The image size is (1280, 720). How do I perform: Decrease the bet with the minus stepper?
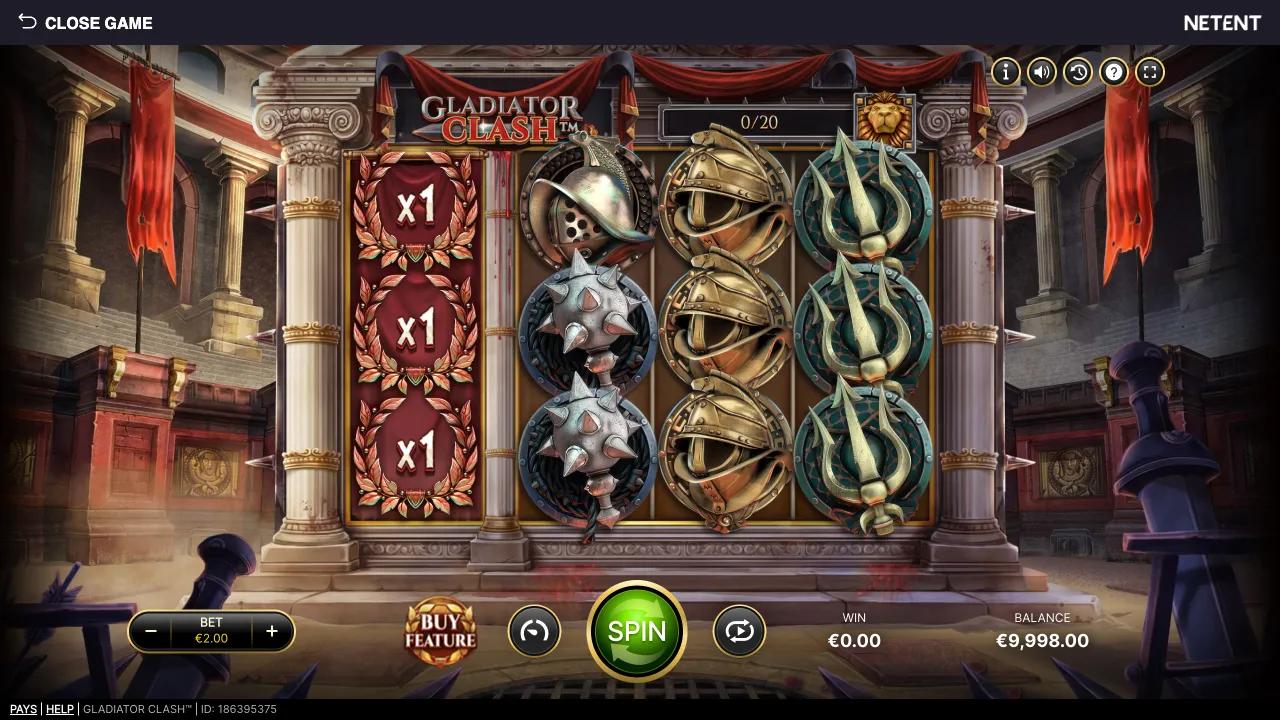pyautogui.click(x=151, y=631)
